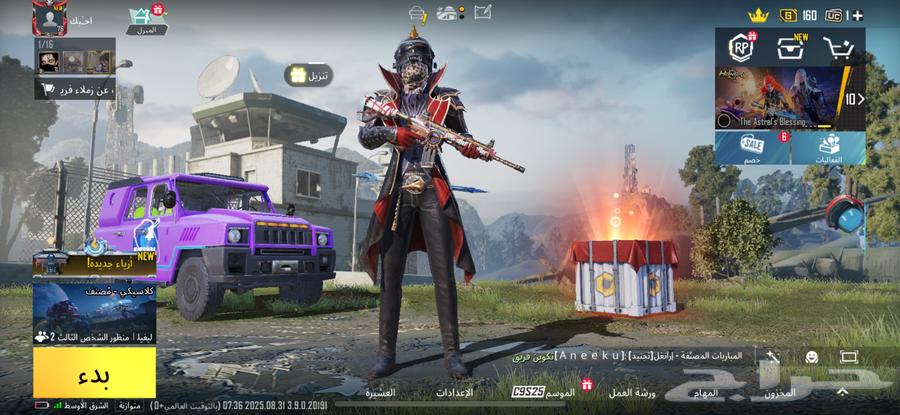The width and height of the screenshot is (900, 415).
Task: Open the Royale Pass RP icon
Action: [x=741, y=48]
